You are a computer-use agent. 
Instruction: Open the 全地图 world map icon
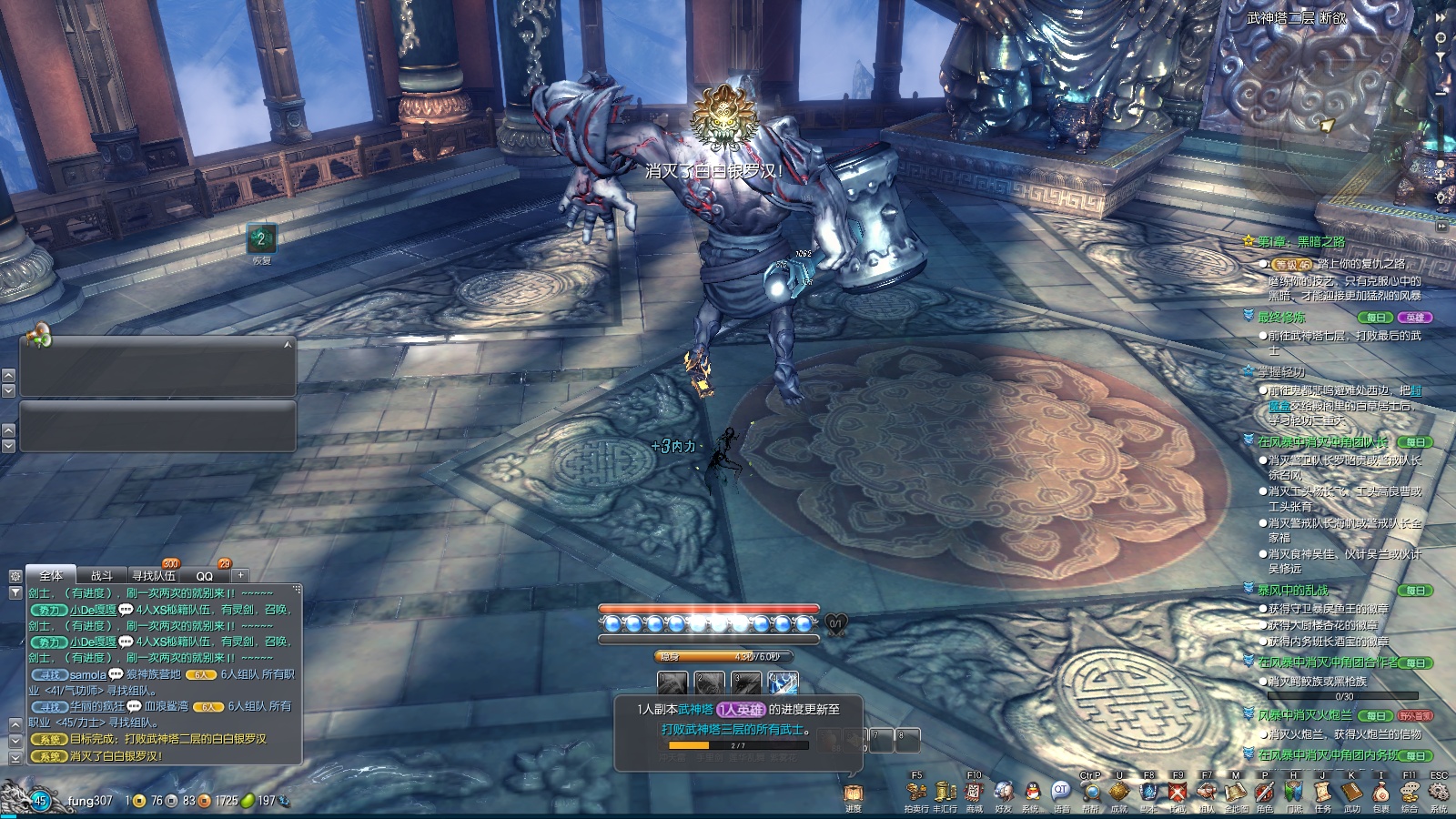pos(1235,793)
